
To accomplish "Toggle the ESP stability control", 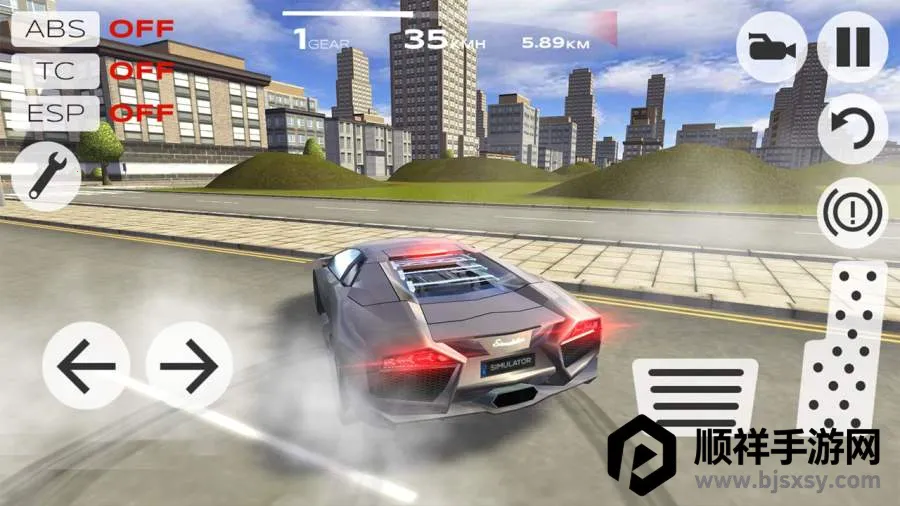I will pos(55,112).
